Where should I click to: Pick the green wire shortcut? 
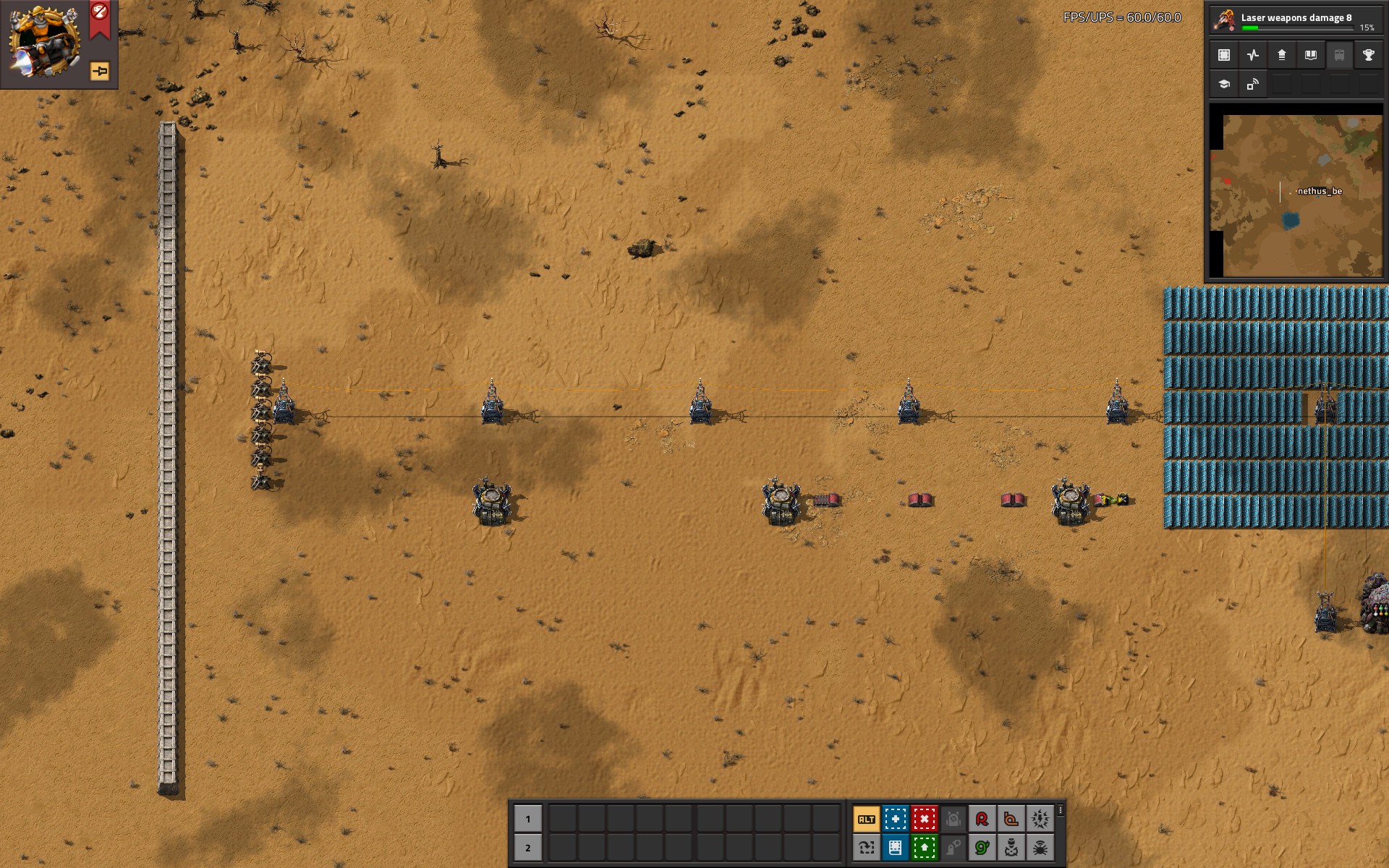(x=982, y=847)
